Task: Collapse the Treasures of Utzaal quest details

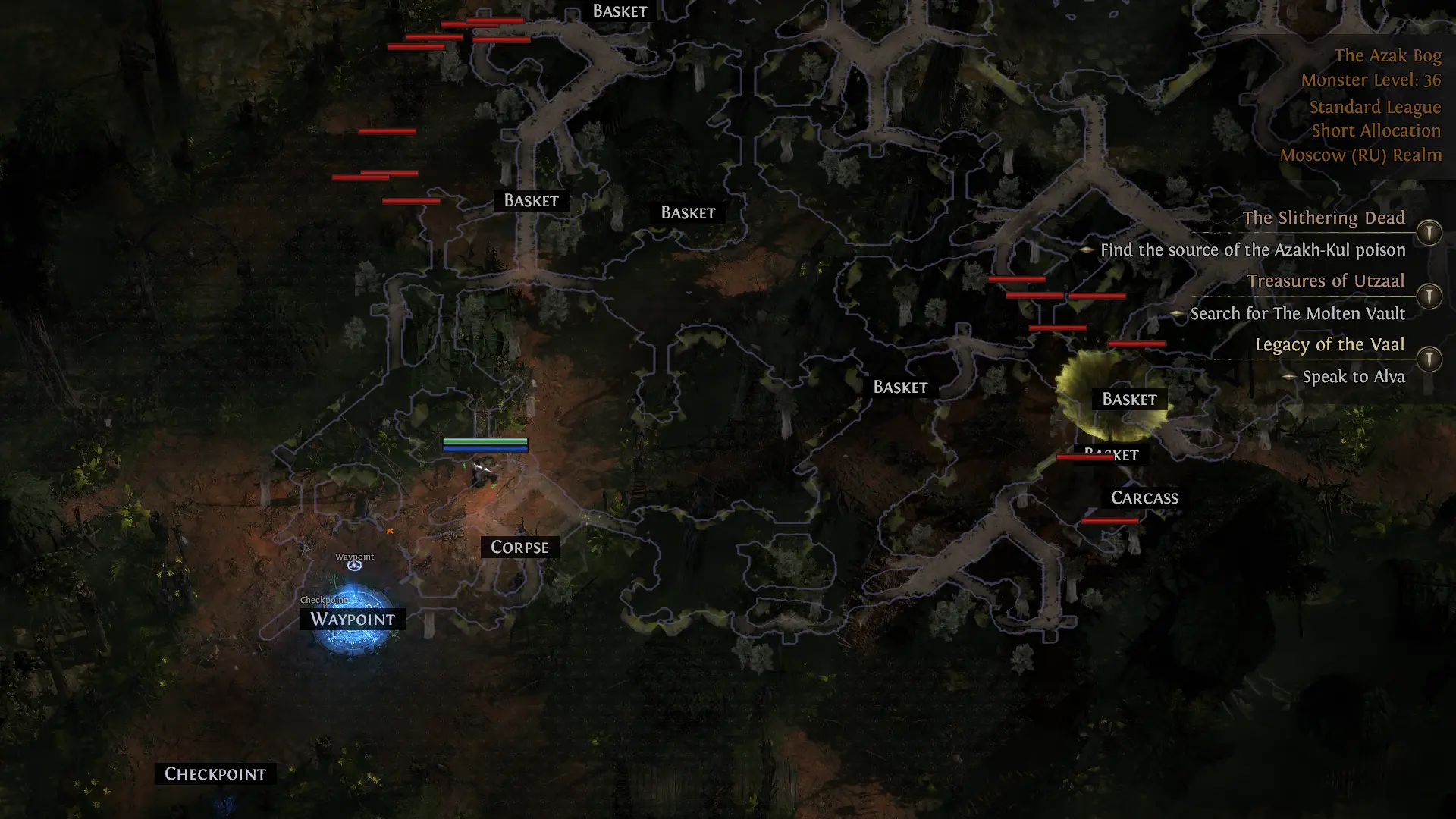Action: [x=1326, y=281]
